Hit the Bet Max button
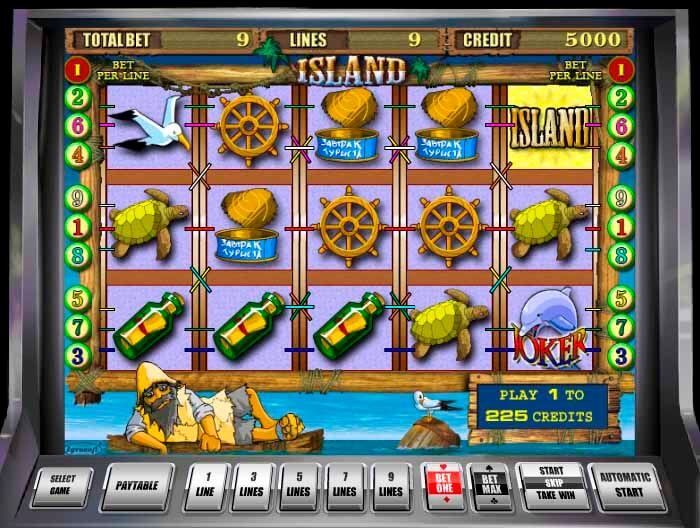700x528 pixels. (x=490, y=486)
